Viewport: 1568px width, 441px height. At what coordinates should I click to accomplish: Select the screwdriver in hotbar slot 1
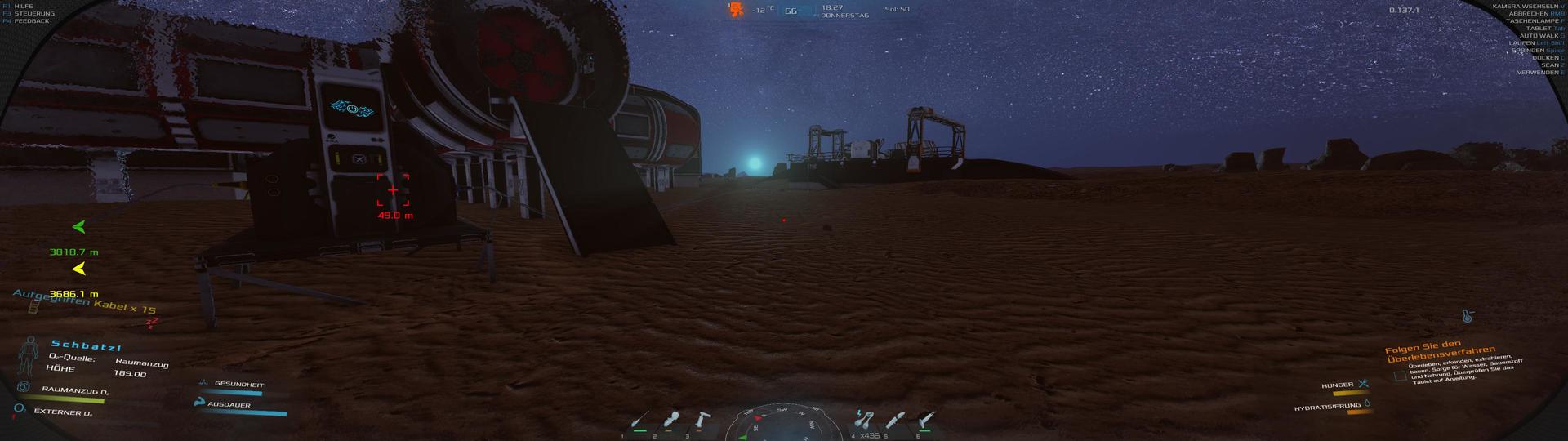(639, 421)
